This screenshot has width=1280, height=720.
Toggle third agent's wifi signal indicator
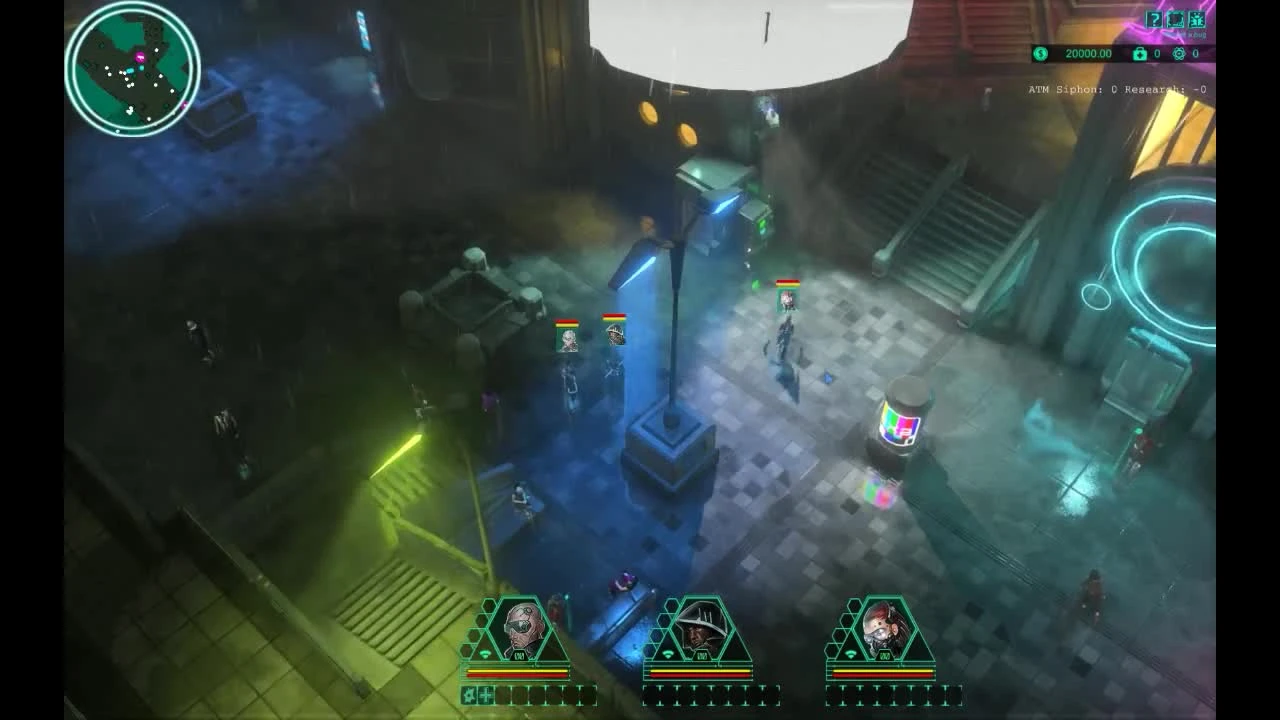click(x=851, y=653)
